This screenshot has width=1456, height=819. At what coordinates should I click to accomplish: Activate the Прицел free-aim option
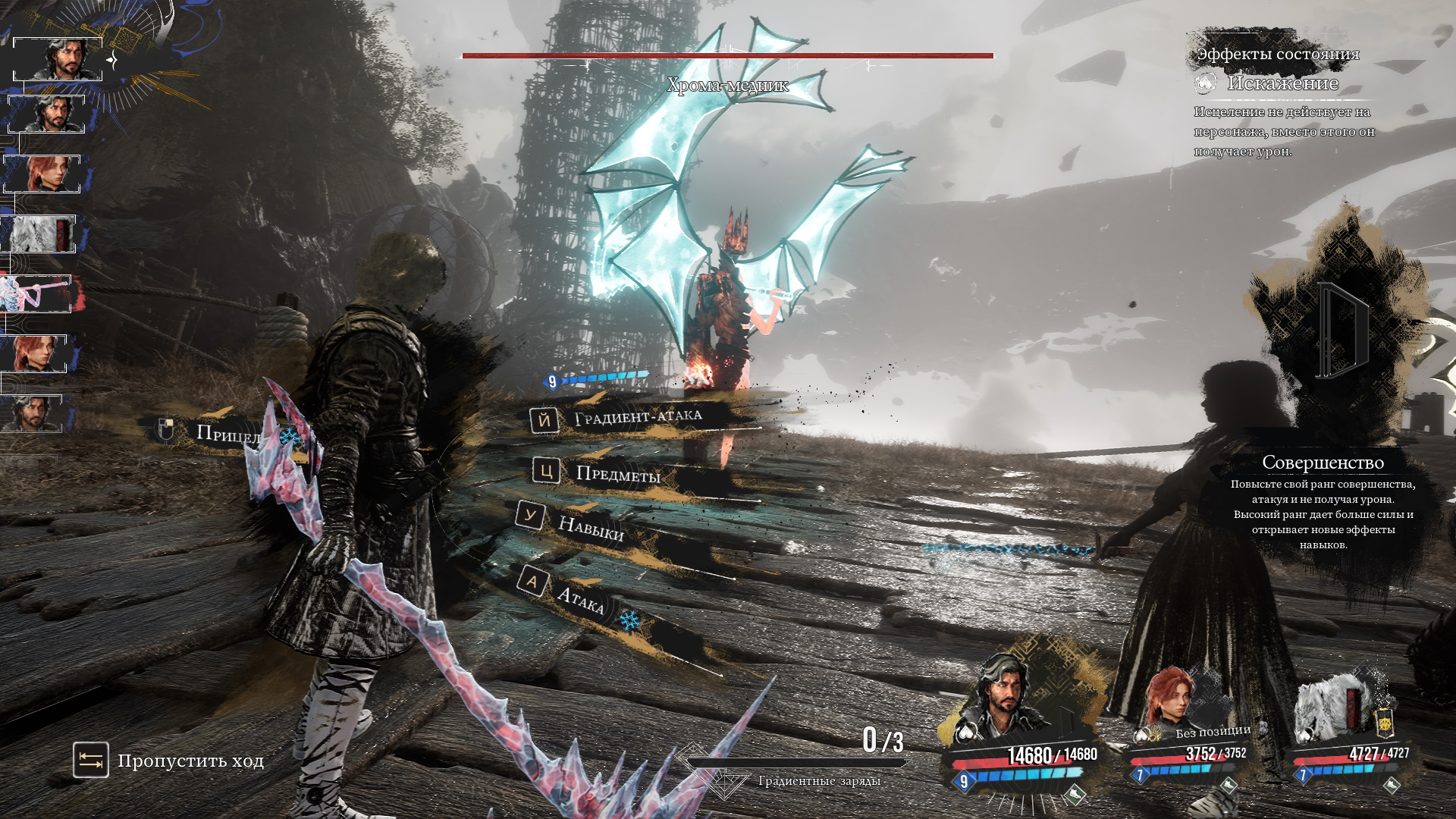click(x=227, y=434)
